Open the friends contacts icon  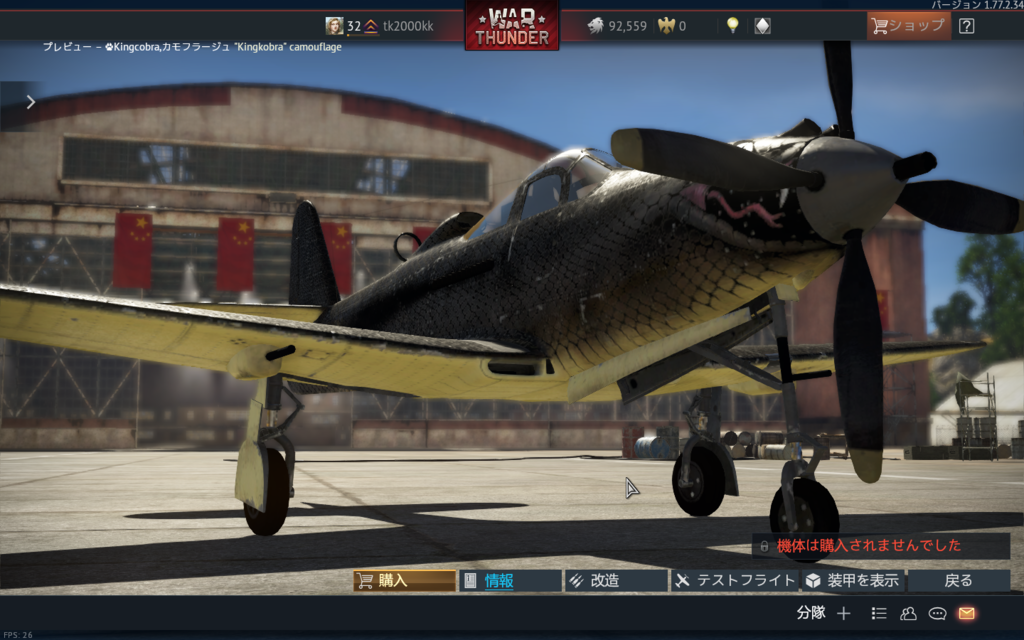pos(908,613)
